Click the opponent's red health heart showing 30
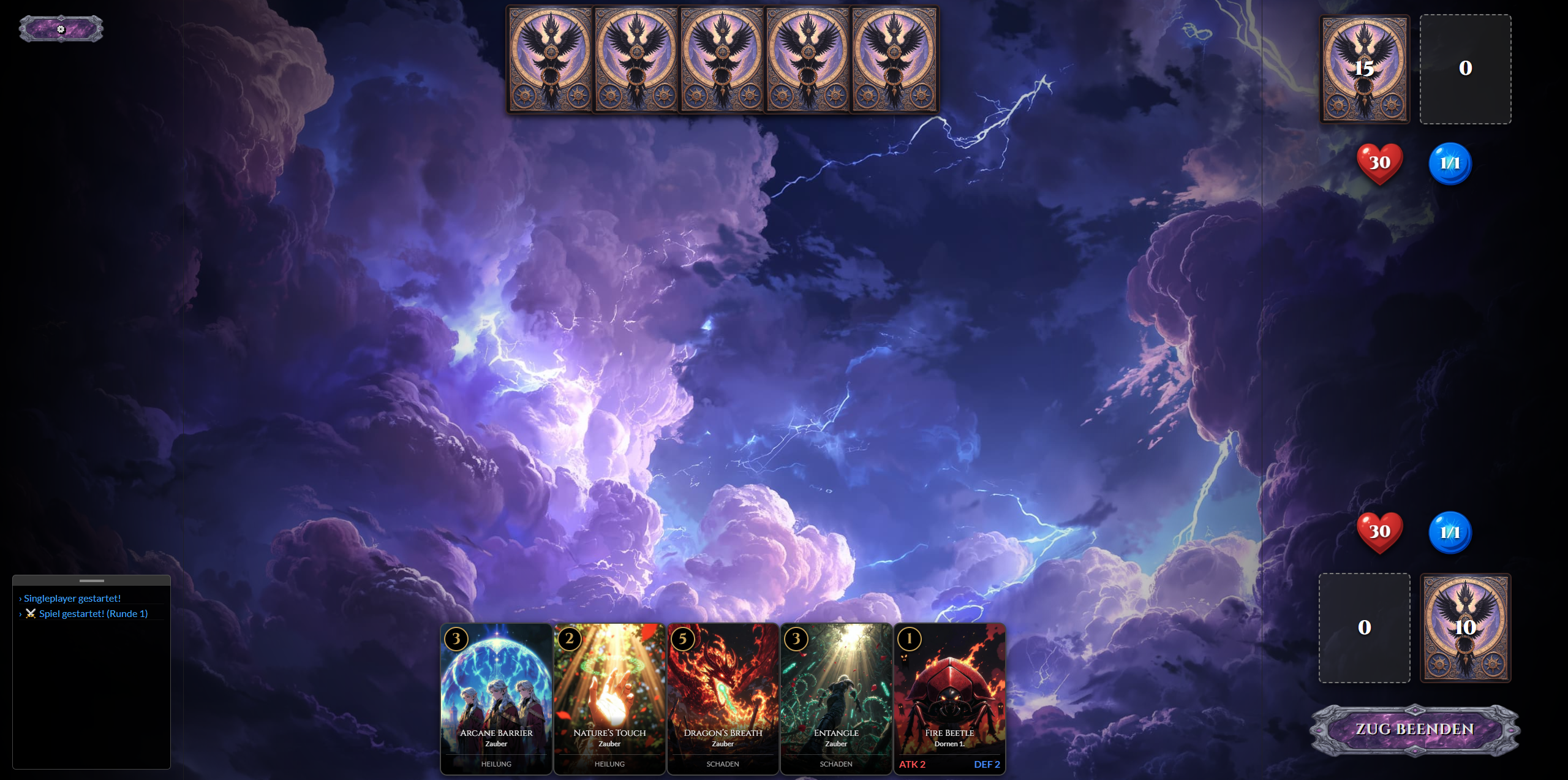This screenshot has width=1568, height=780. 1379,162
